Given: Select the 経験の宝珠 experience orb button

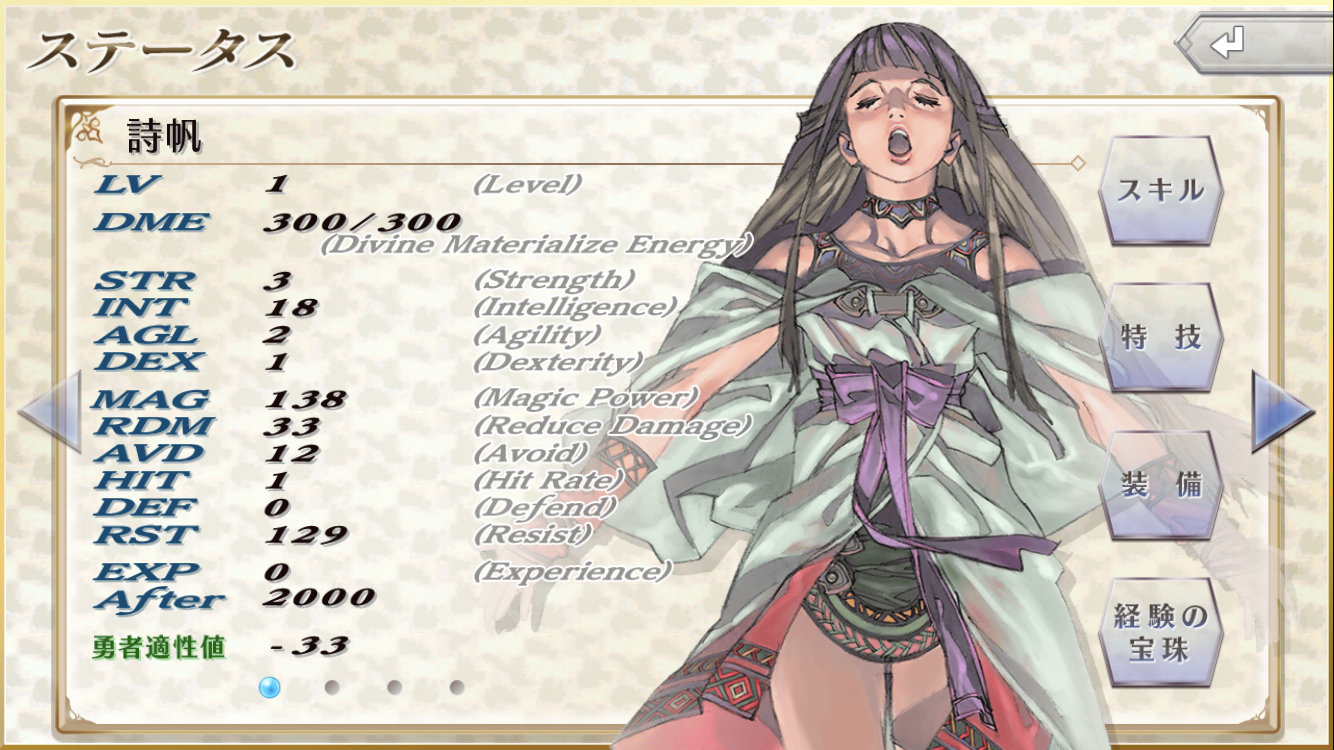Looking at the screenshot, I should coord(1160,632).
